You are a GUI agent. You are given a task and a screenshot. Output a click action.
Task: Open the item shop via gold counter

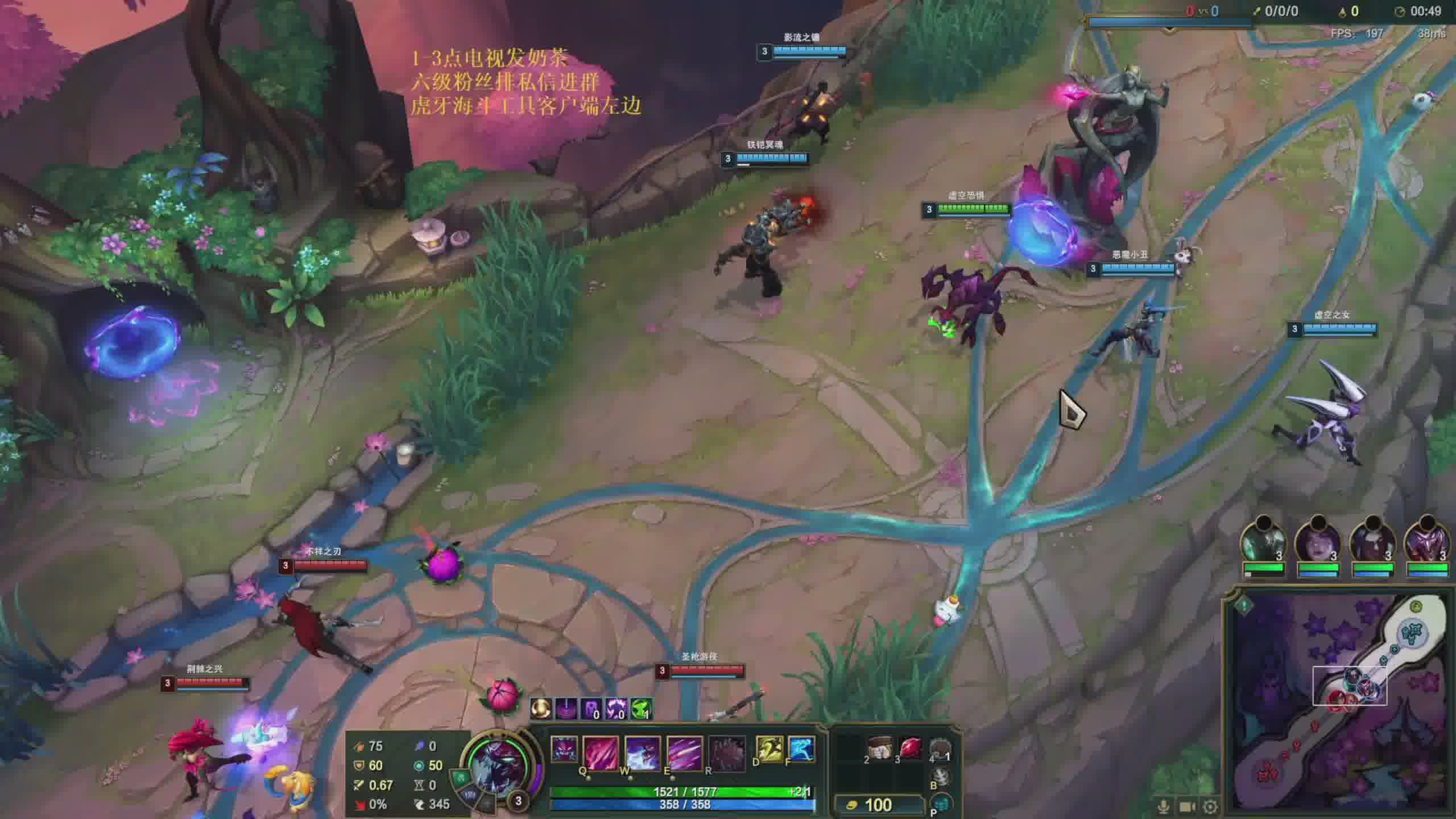click(x=879, y=805)
